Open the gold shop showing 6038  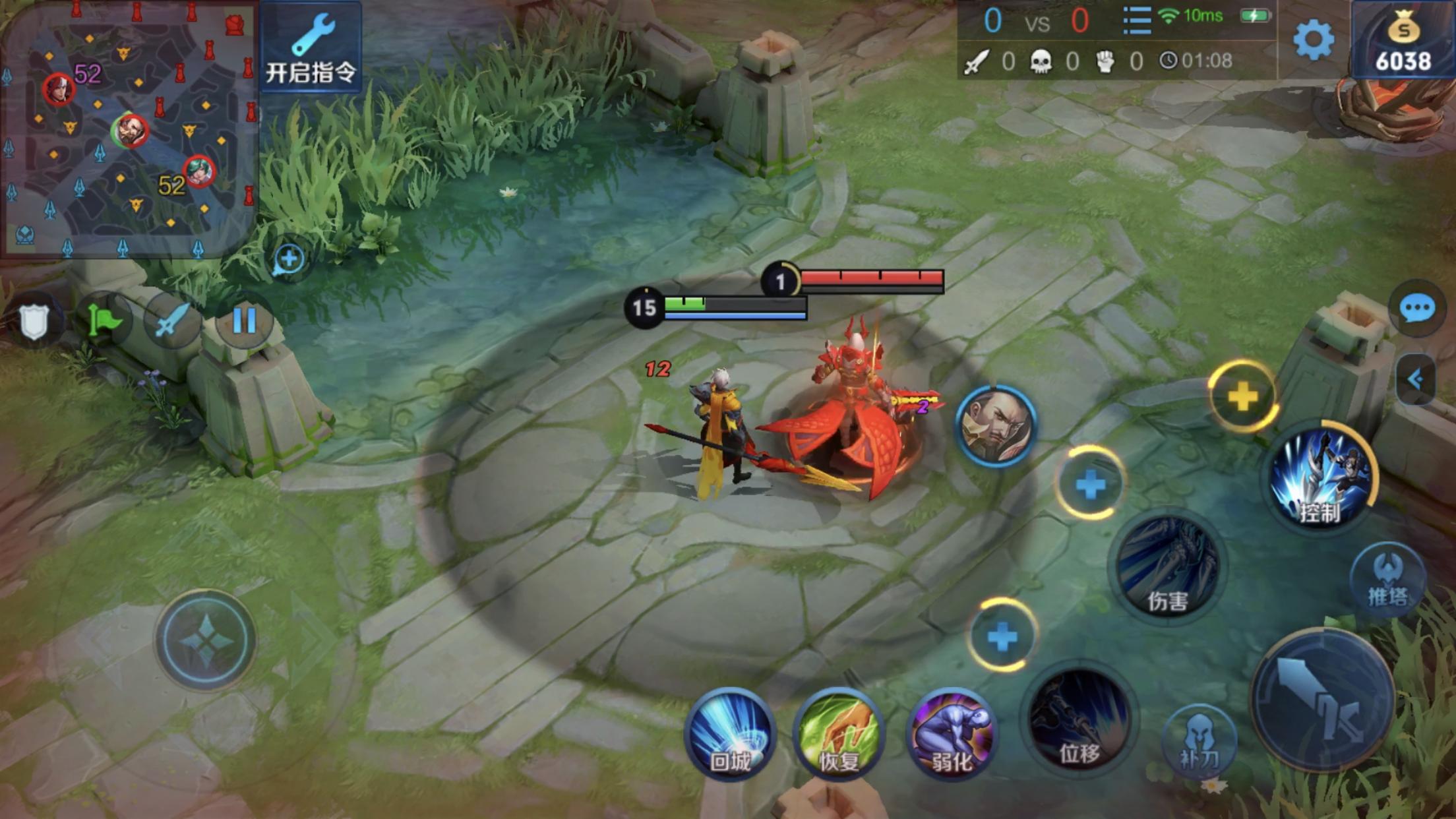point(1403,41)
